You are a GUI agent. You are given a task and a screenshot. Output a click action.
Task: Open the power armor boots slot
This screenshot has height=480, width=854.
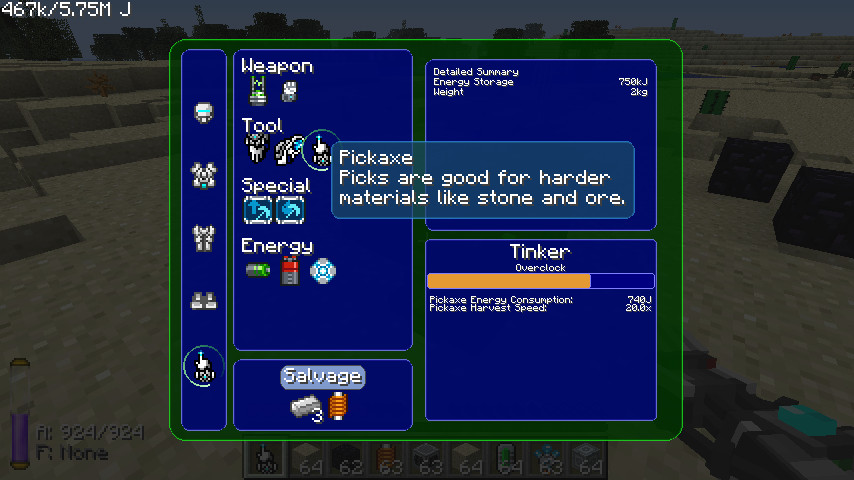204,300
